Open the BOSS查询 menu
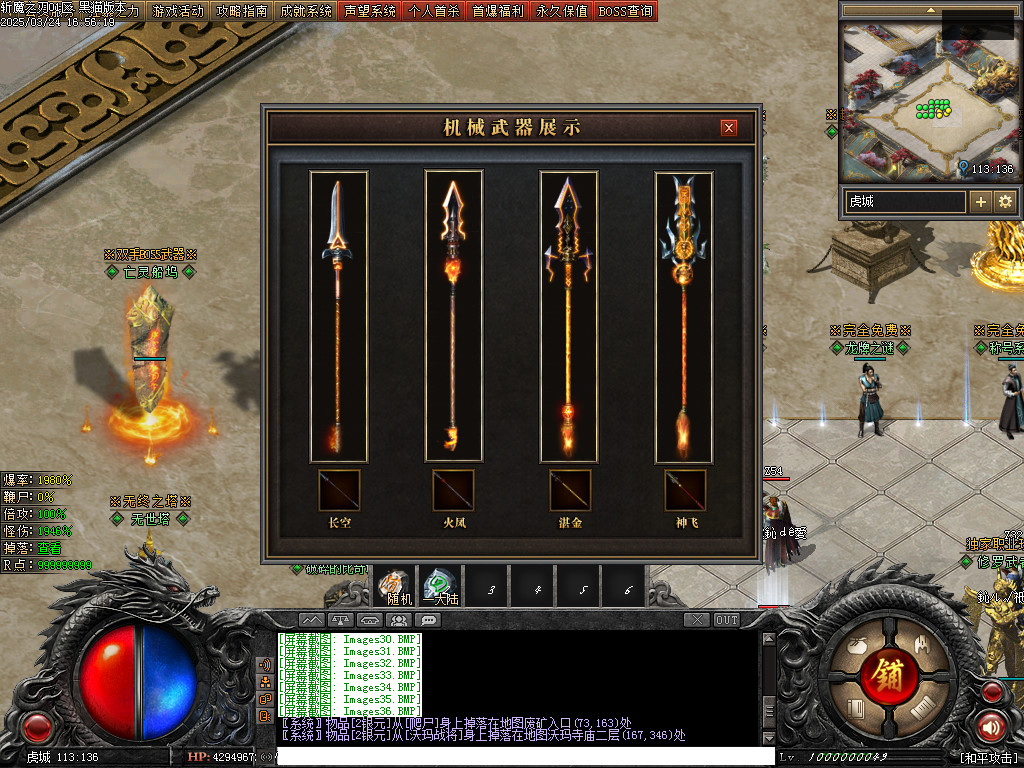Image resolution: width=1024 pixels, height=768 pixels. tap(625, 11)
